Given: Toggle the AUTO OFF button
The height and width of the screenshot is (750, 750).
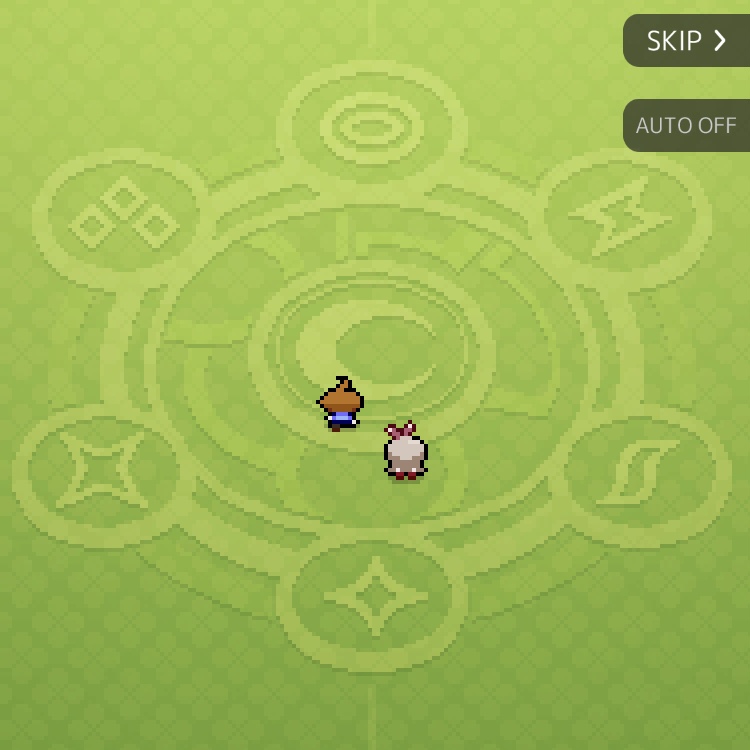Looking at the screenshot, I should (687, 126).
